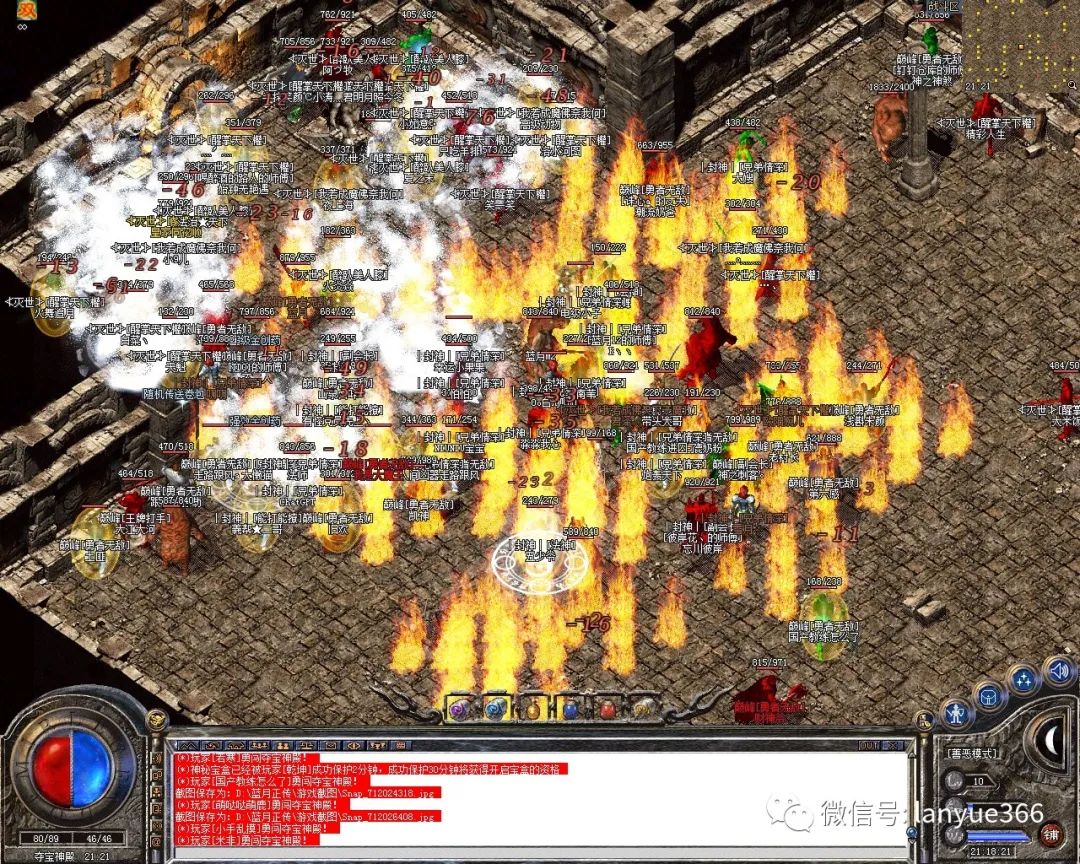
Task: Open the skills window with three stars
Action: click(1024, 680)
